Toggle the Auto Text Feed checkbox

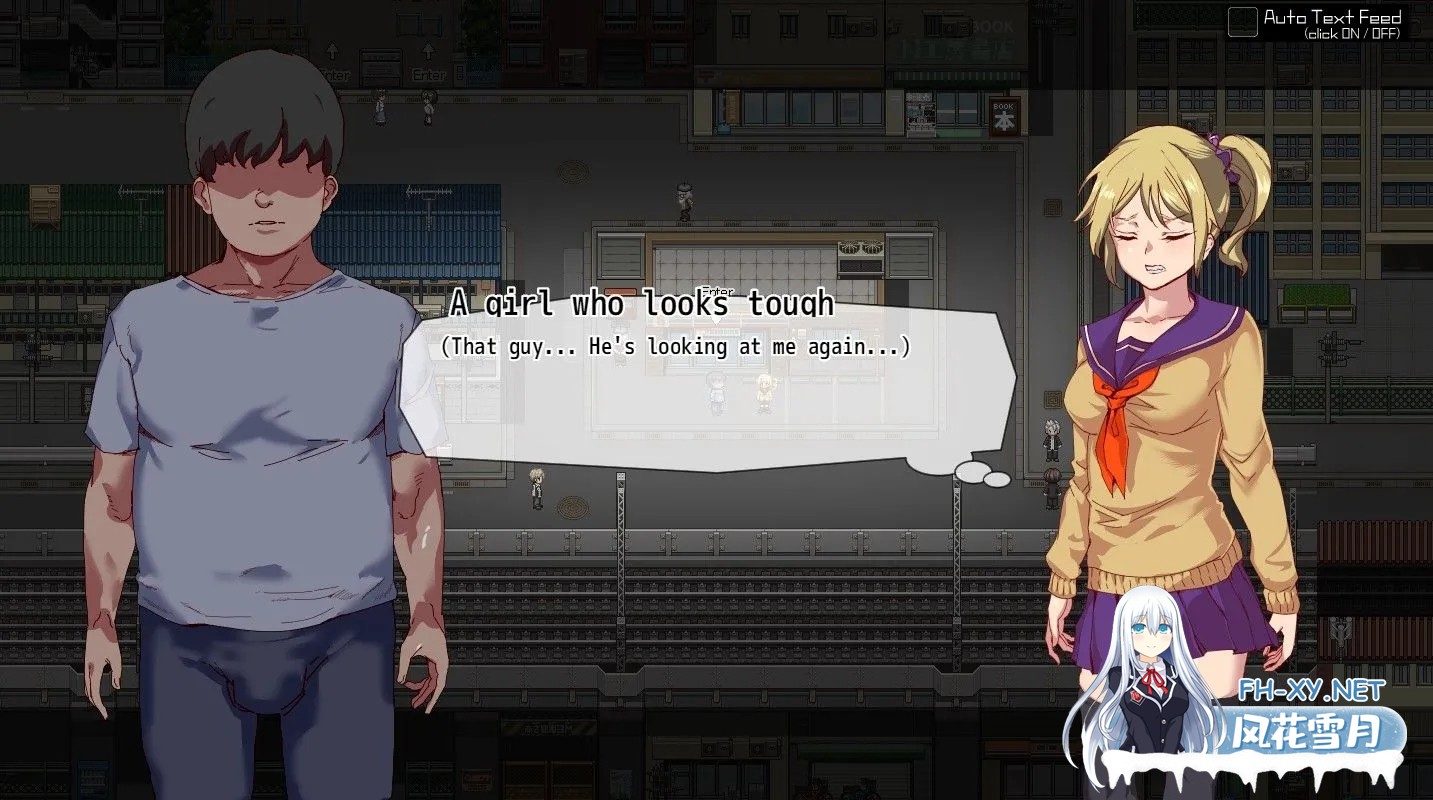1242,22
